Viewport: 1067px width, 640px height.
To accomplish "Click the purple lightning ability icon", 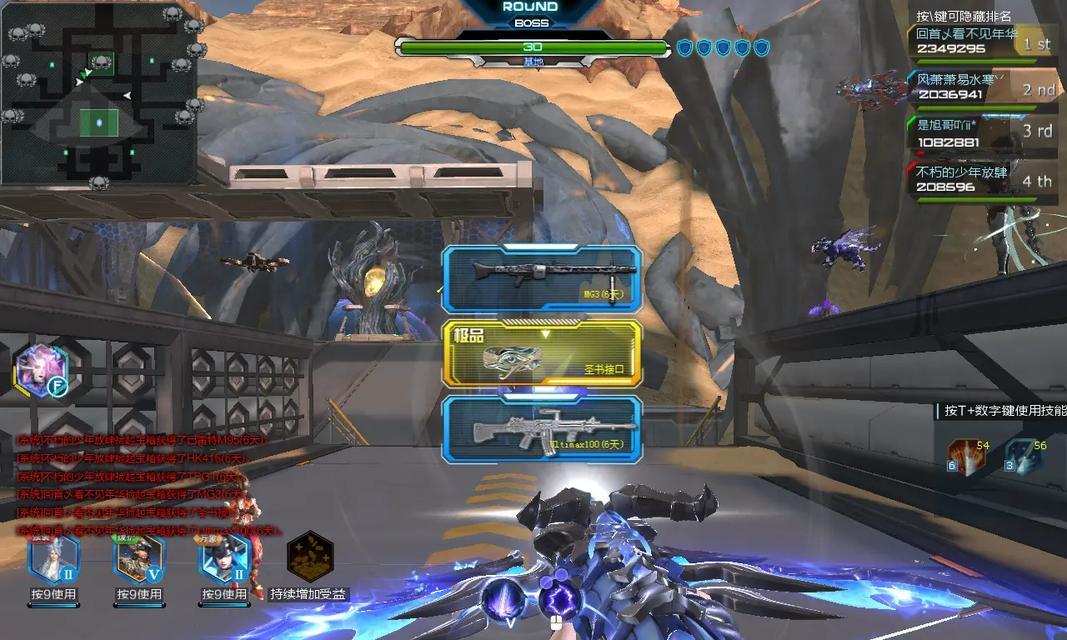I will coord(560,601).
